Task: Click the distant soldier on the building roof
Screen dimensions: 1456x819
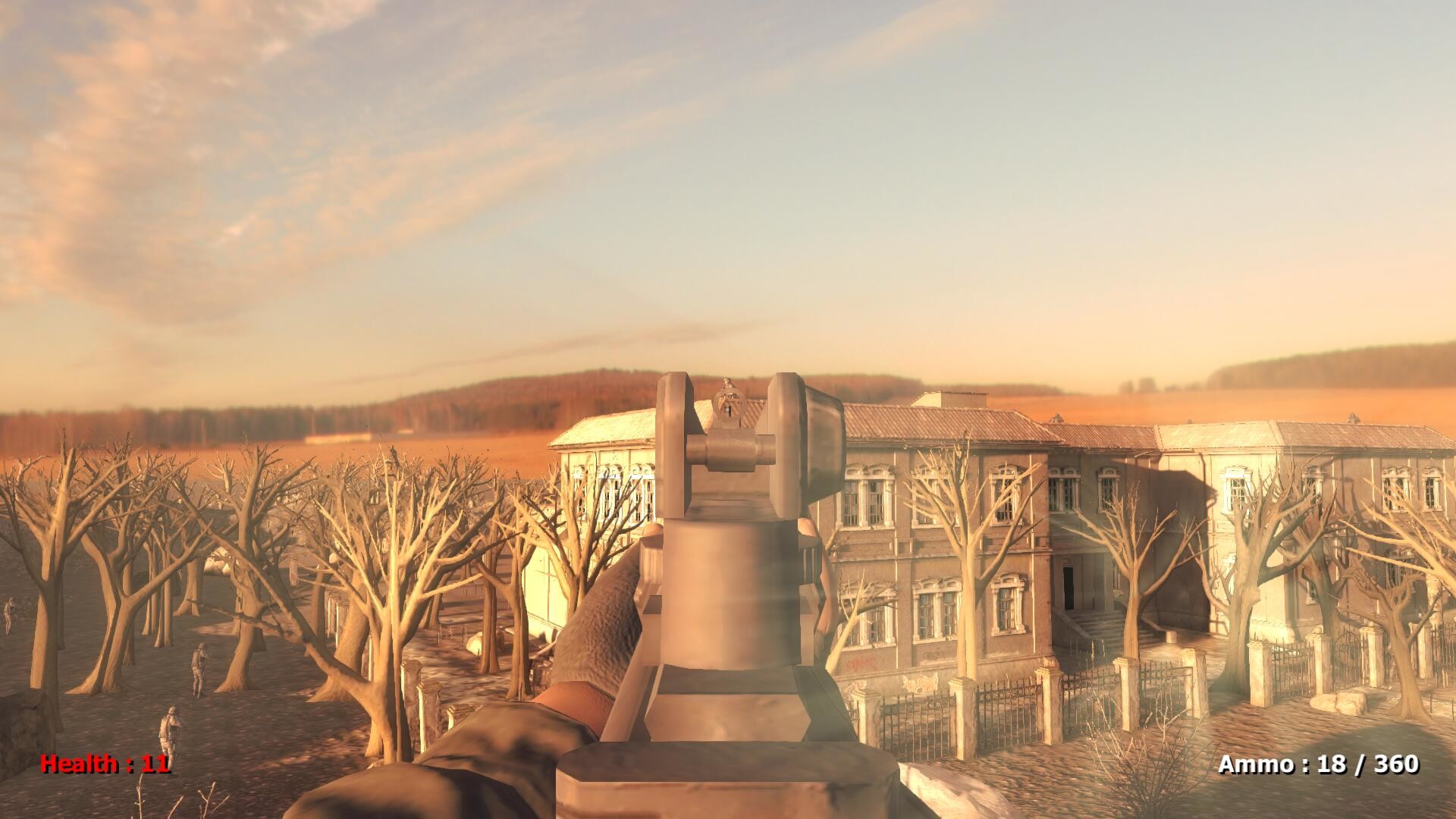Action: click(x=1352, y=419)
